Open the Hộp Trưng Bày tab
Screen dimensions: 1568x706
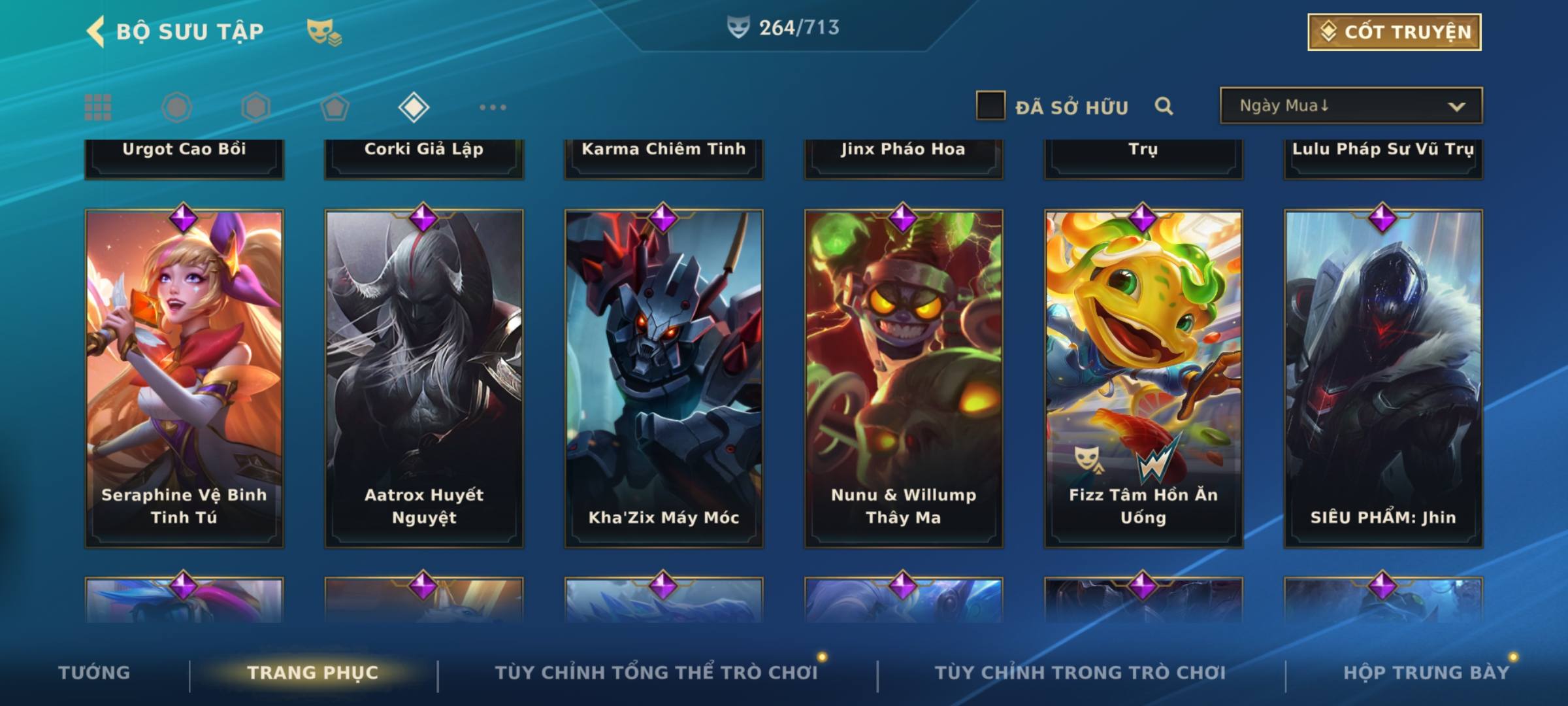tap(1426, 673)
